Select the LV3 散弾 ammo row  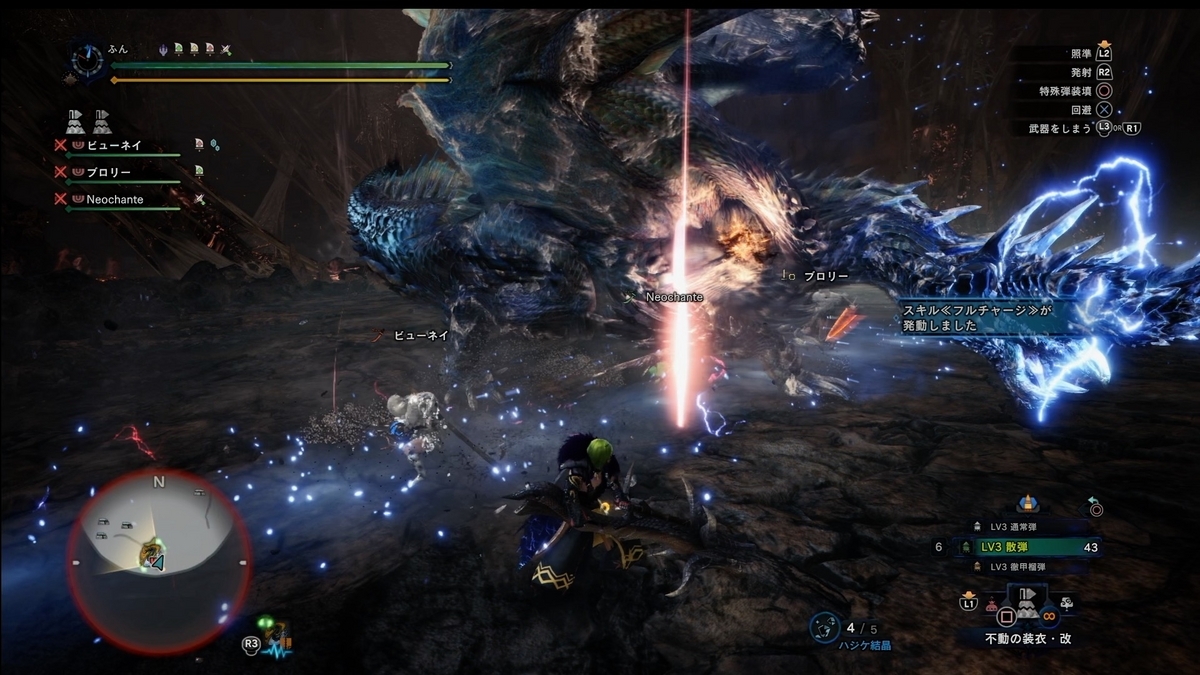pyautogui.click(x=1027, y=547)
